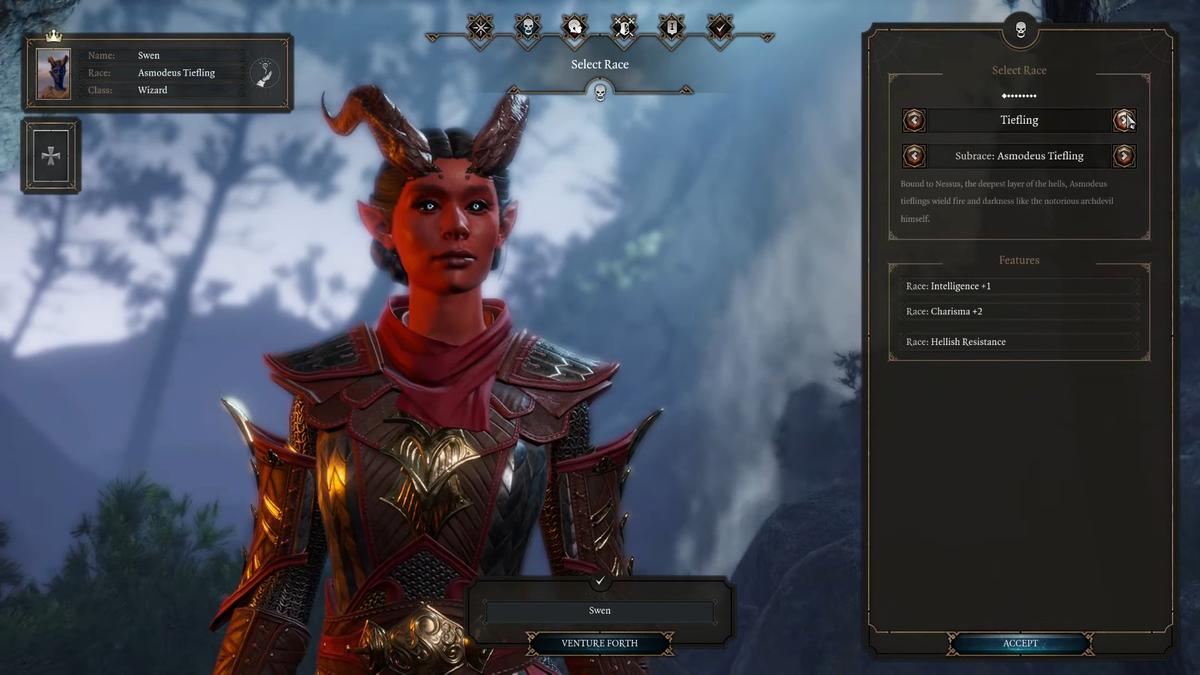Image resolution: width=1200 pixels, height=675 pixels.
Task: Jump to the checkmark summary step
Action: point(719,28)
